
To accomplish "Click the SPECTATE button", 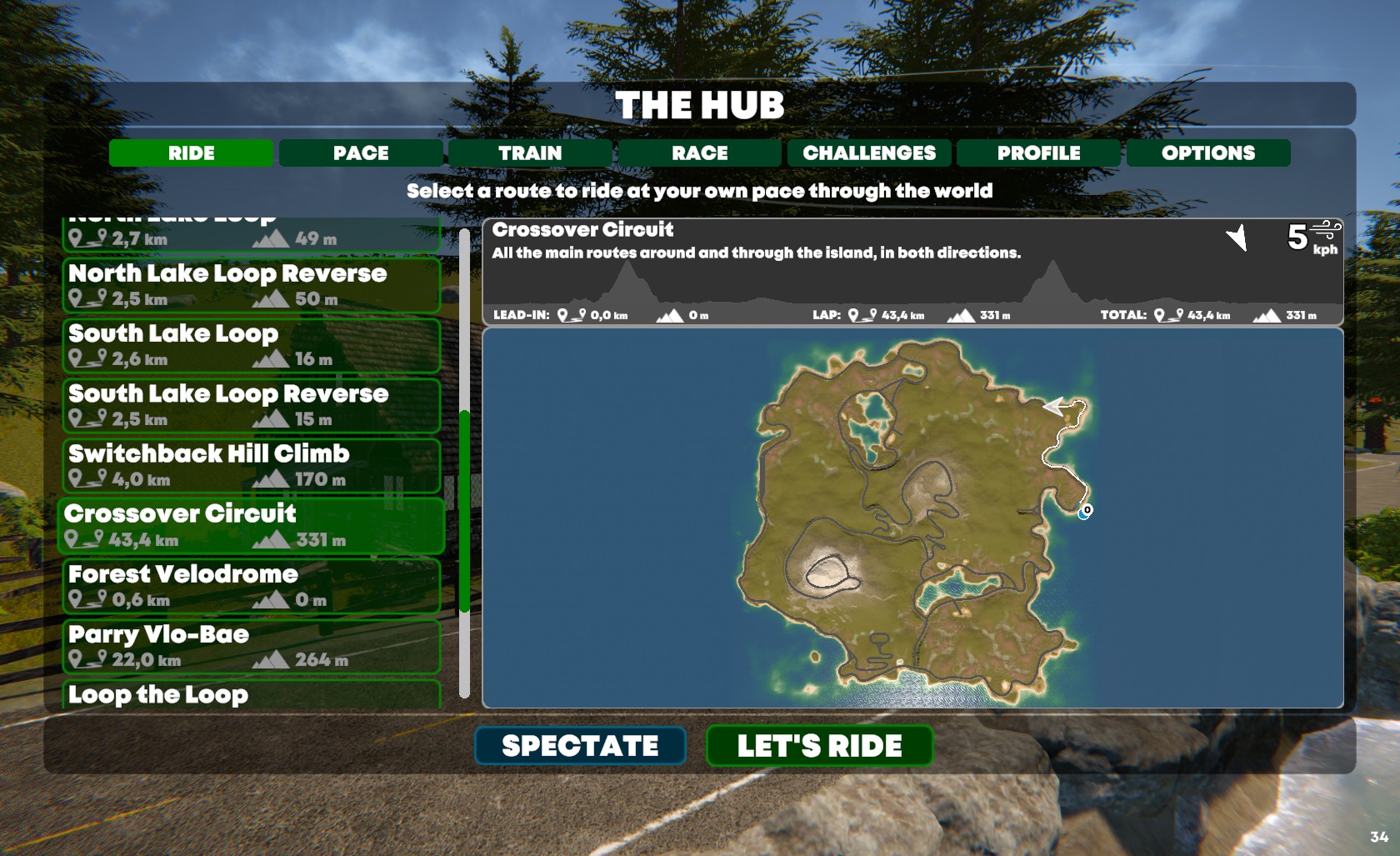I will coord(580,745).
